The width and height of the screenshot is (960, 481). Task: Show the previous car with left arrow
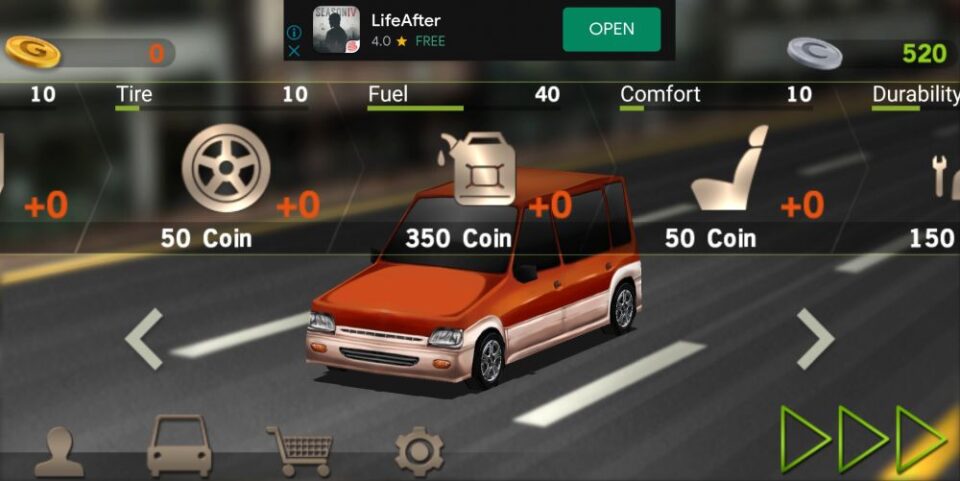coord(145,339)
